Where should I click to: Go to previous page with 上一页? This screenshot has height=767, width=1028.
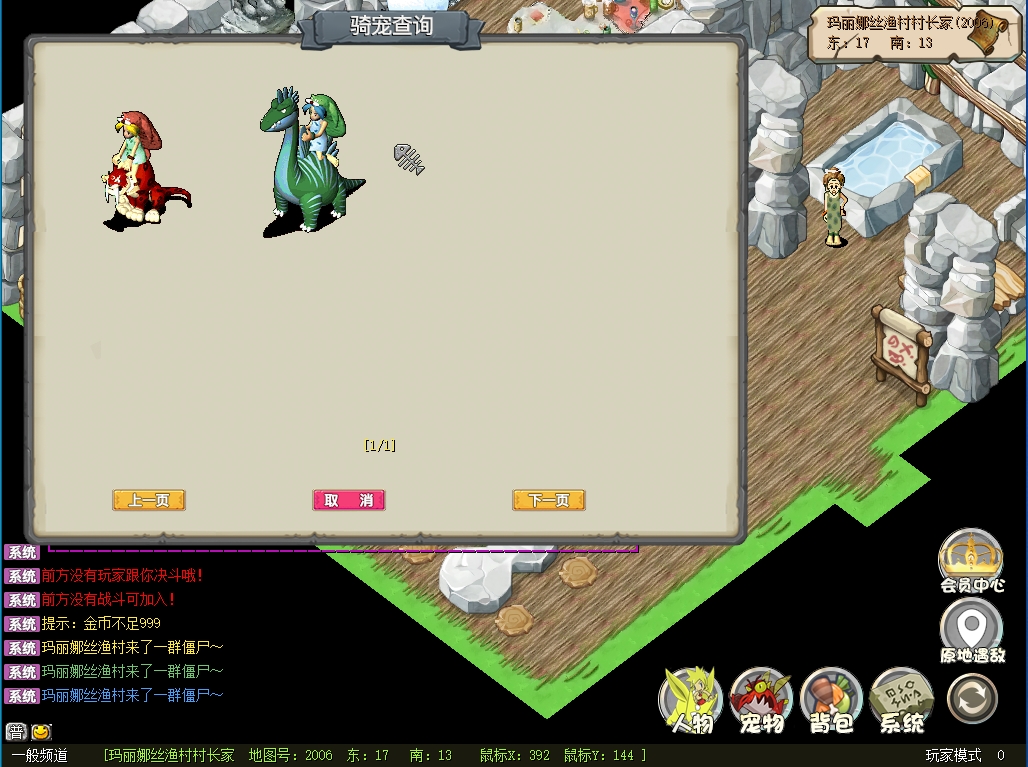coord(149,500)
